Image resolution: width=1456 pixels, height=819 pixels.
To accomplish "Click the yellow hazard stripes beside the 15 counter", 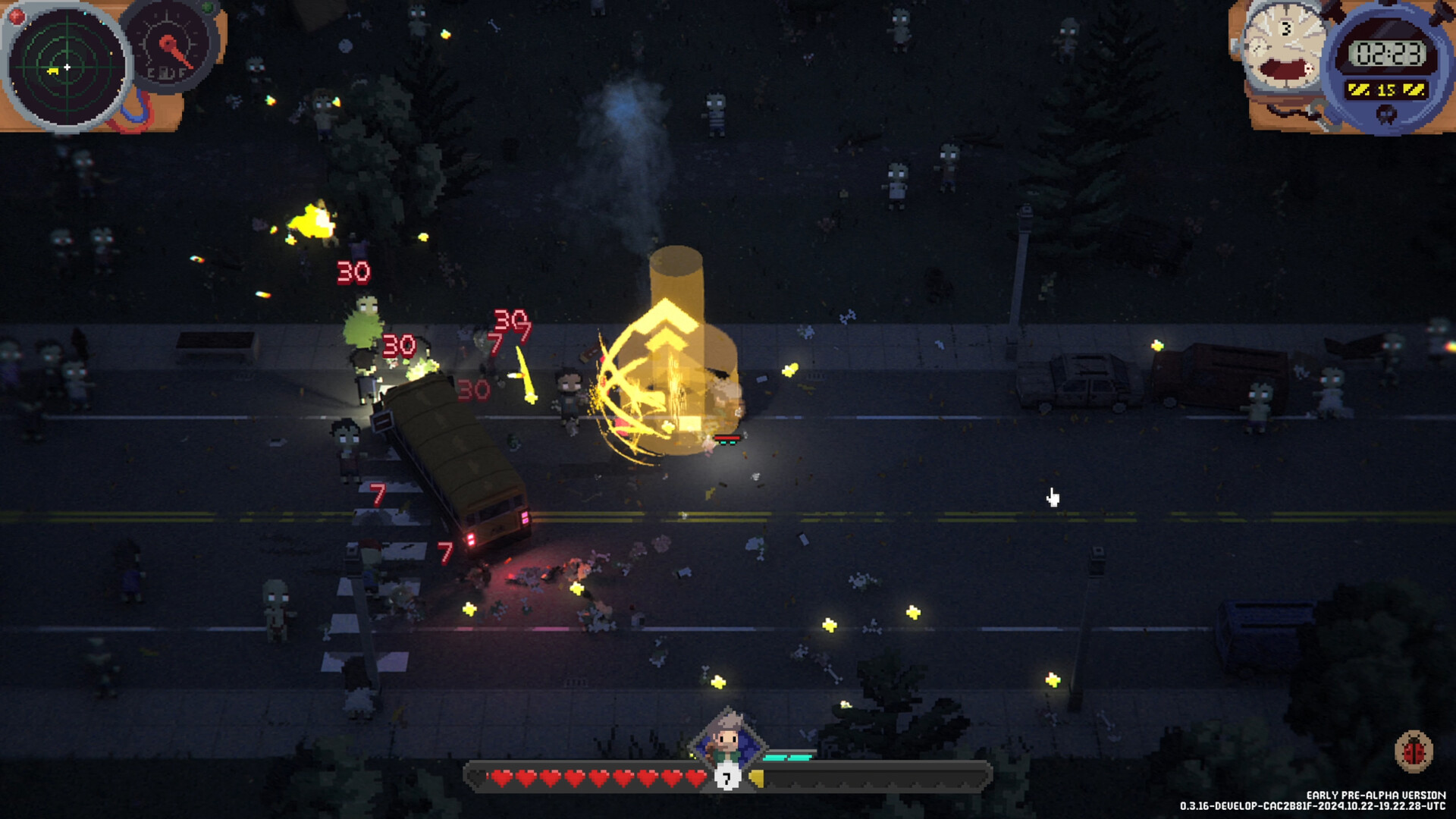I will tap(1359, 88).
